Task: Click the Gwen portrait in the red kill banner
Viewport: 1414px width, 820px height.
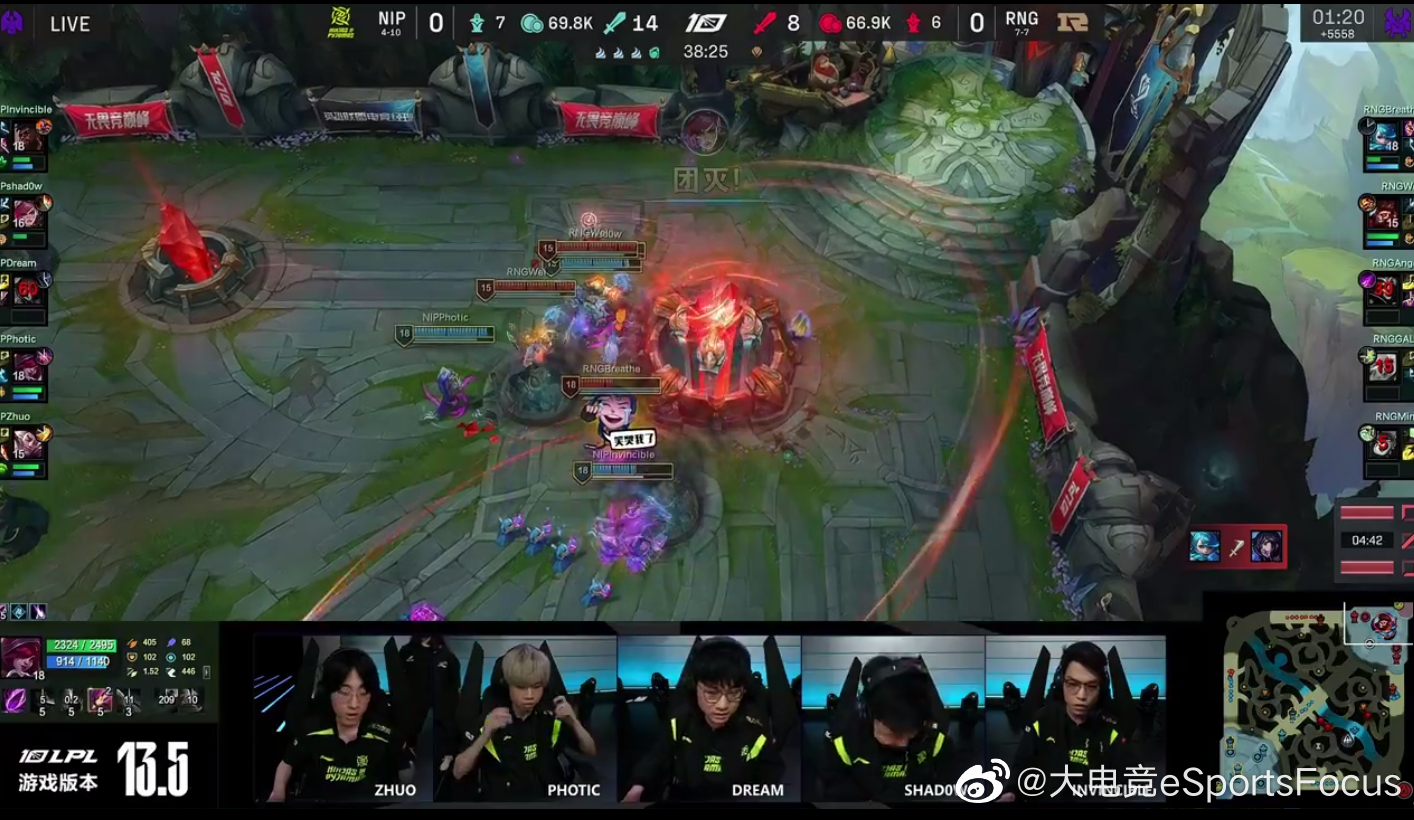Action: [1204, 546]
